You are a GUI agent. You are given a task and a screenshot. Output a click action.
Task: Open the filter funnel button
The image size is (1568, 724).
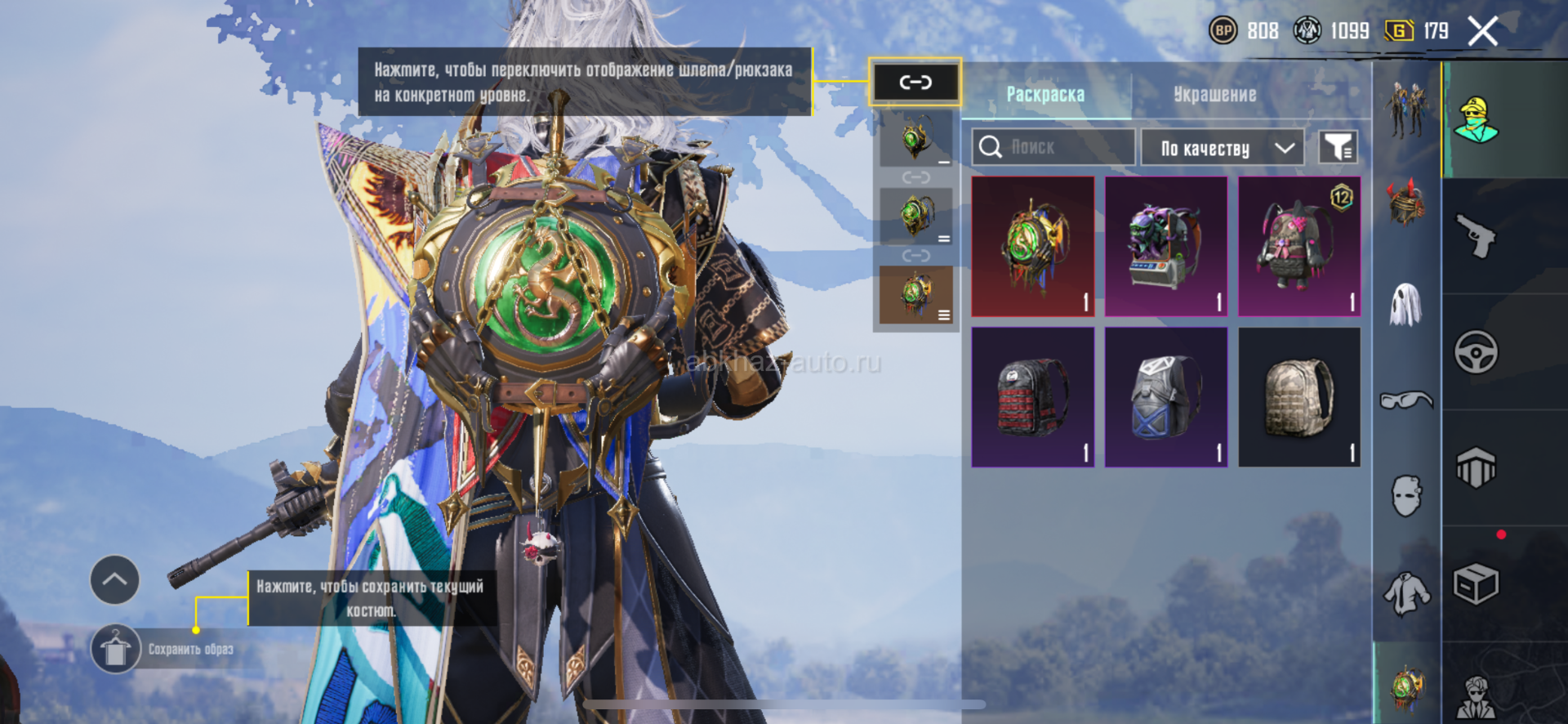pos(1338,148)
